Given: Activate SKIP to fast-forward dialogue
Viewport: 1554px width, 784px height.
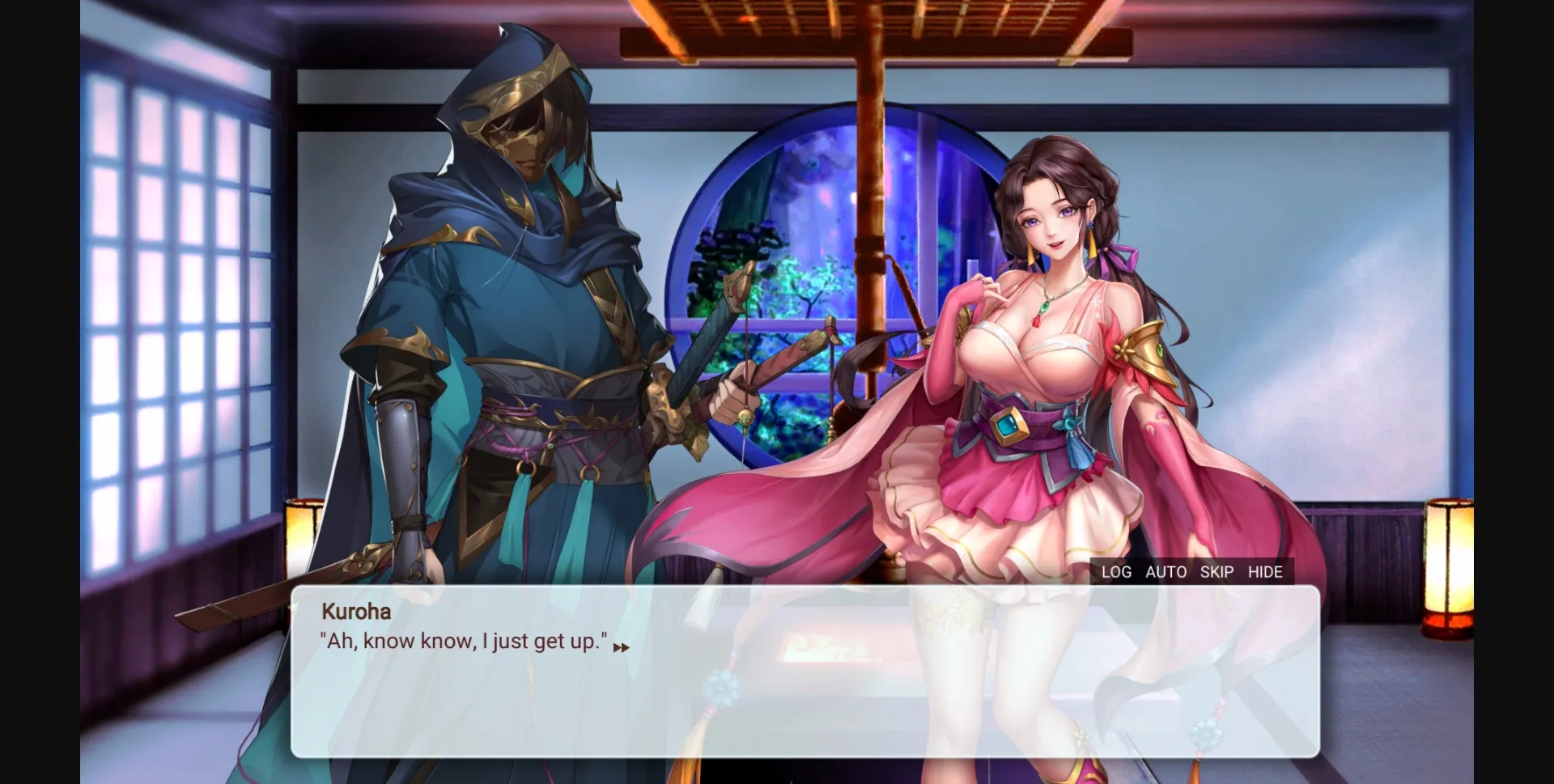Looking at the screenshot, I should pyautogui.click(x=1216, y=572).
